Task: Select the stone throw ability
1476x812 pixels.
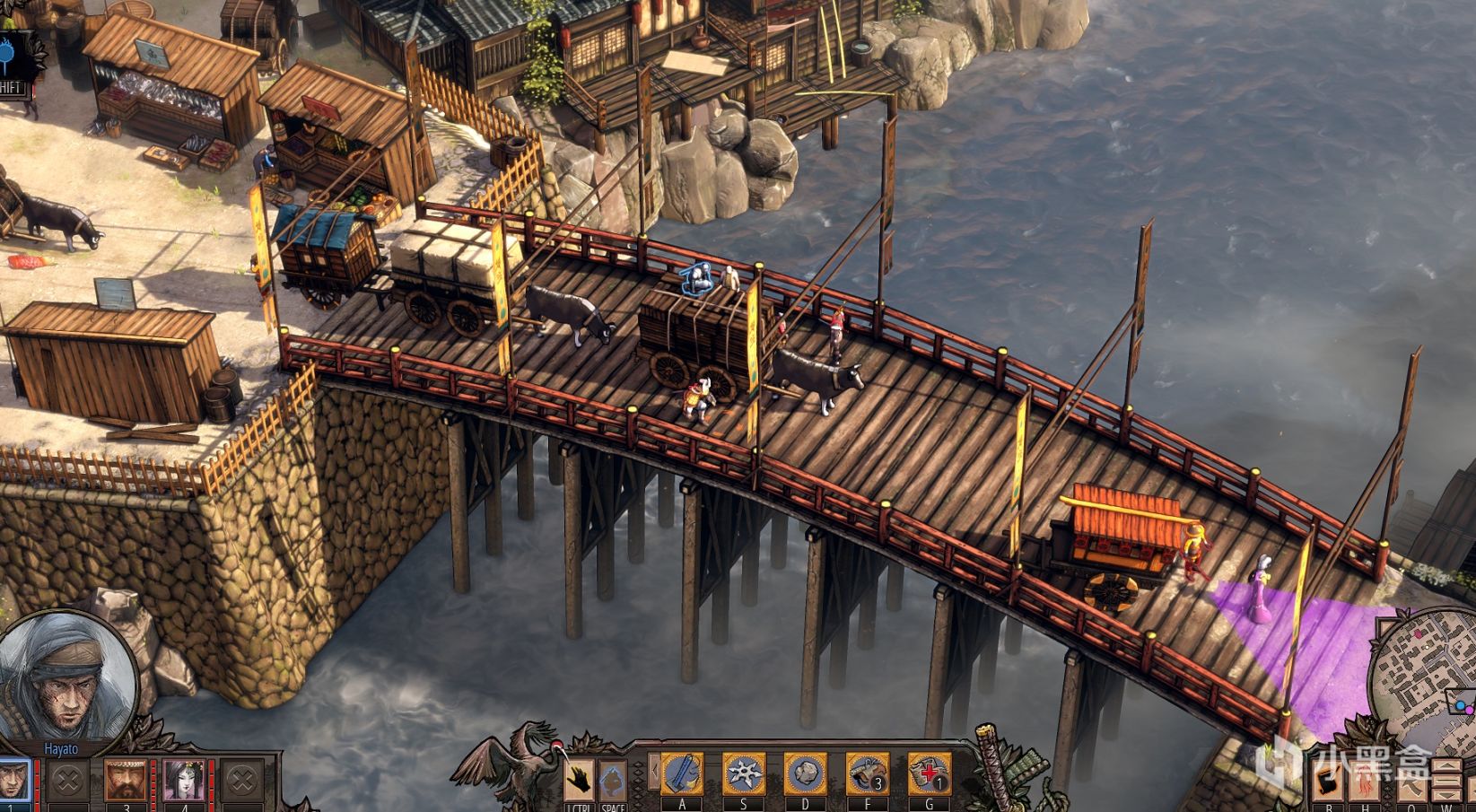Action: pos(806,773)
